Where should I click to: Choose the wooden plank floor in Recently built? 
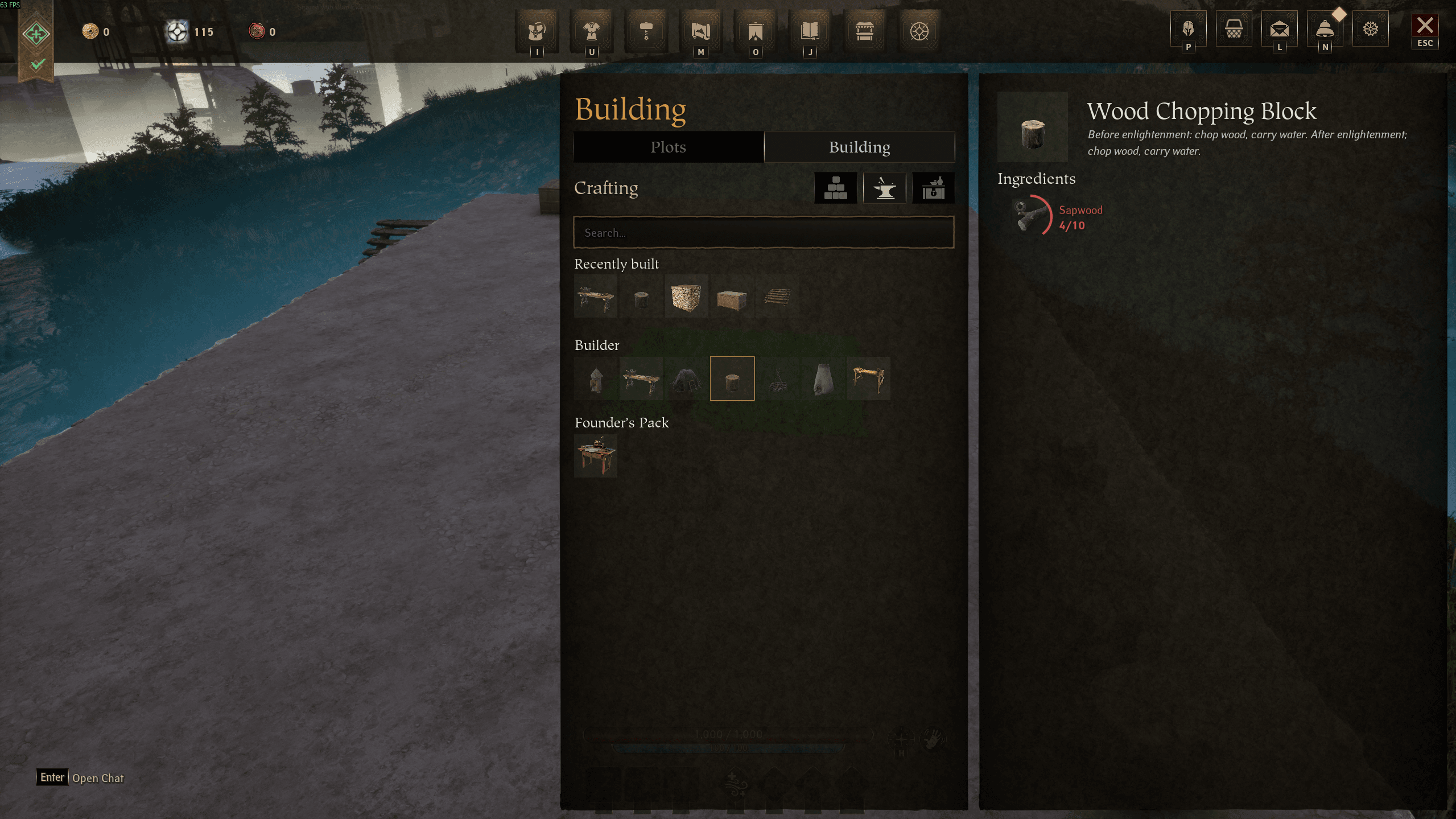coord(777,297)
